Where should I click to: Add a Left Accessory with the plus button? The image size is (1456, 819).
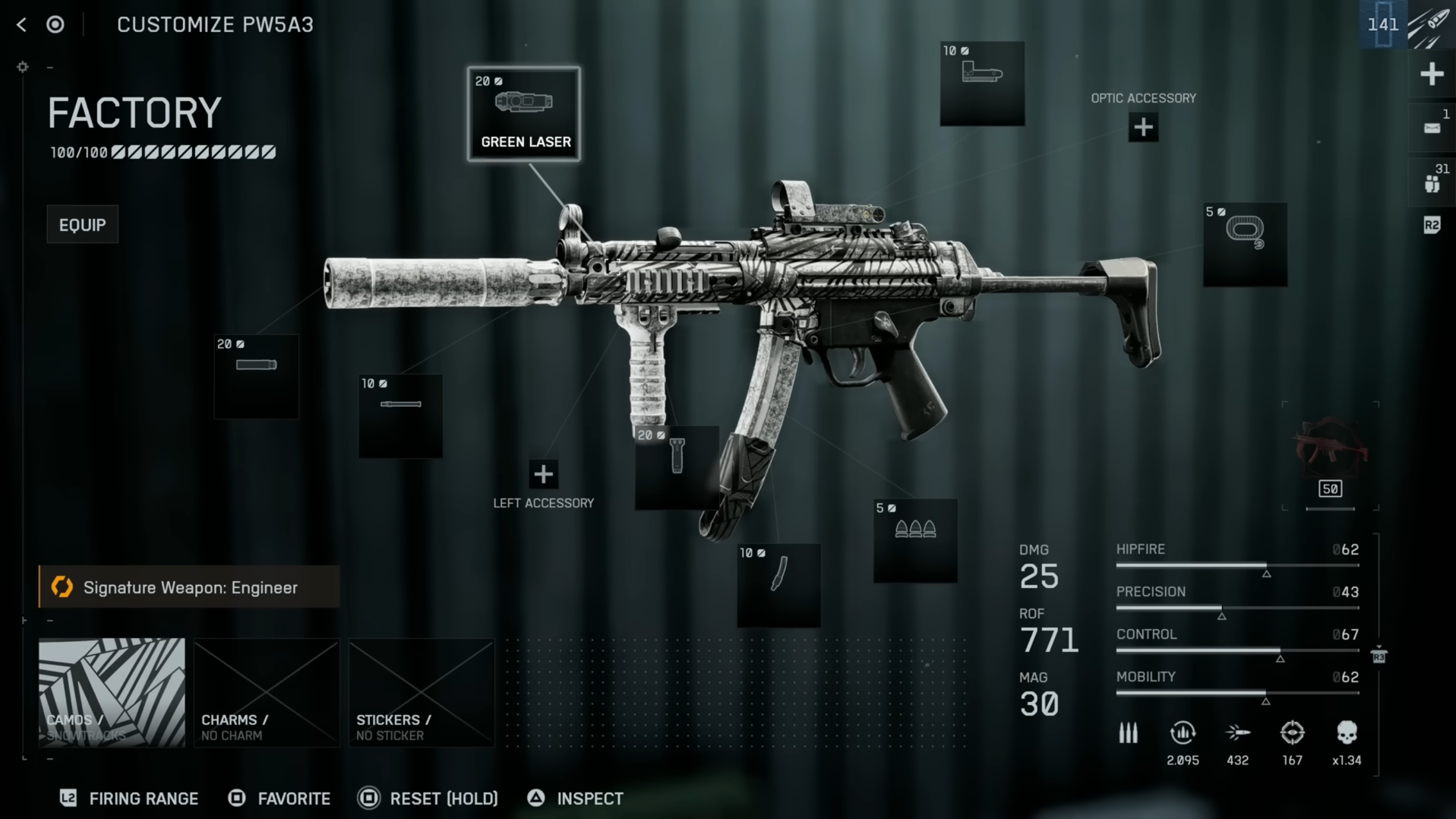pos(543,474)
